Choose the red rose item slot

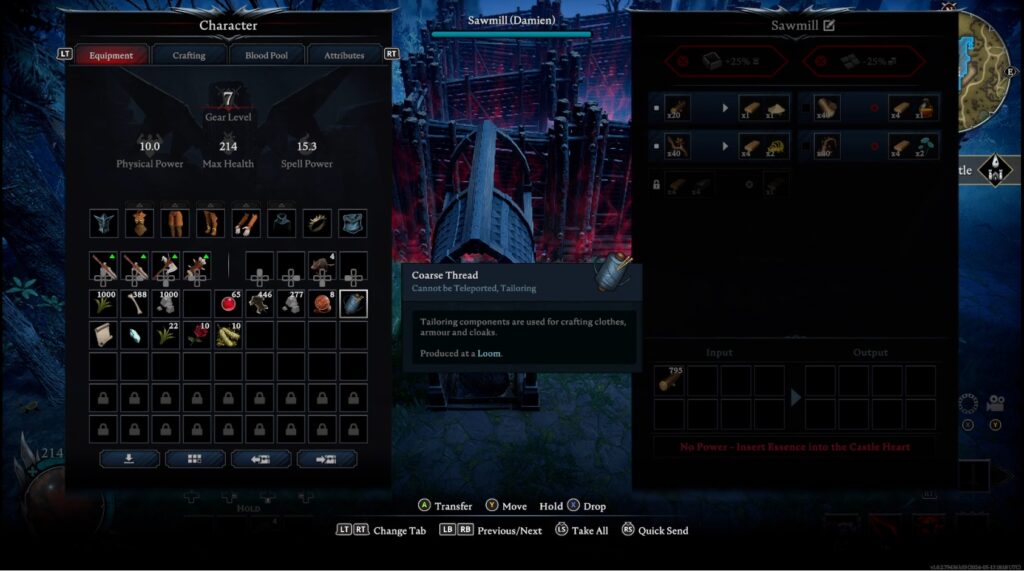pos(197,335)
